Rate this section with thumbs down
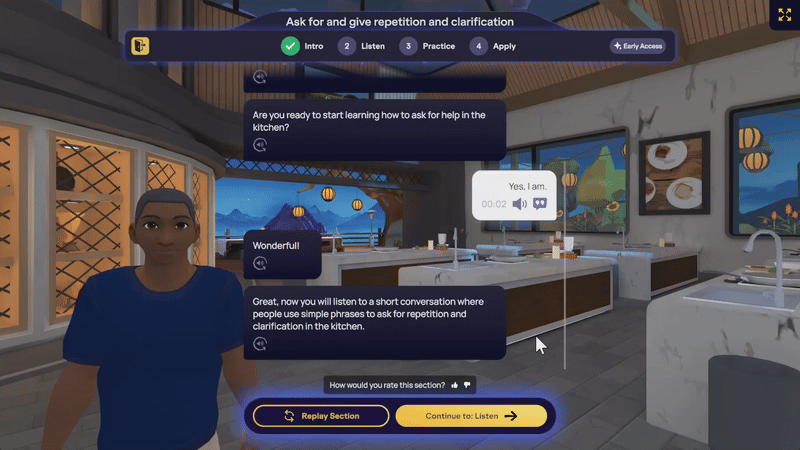The width and height of the screenshot is (800, 450). click(x=467, y=385)
